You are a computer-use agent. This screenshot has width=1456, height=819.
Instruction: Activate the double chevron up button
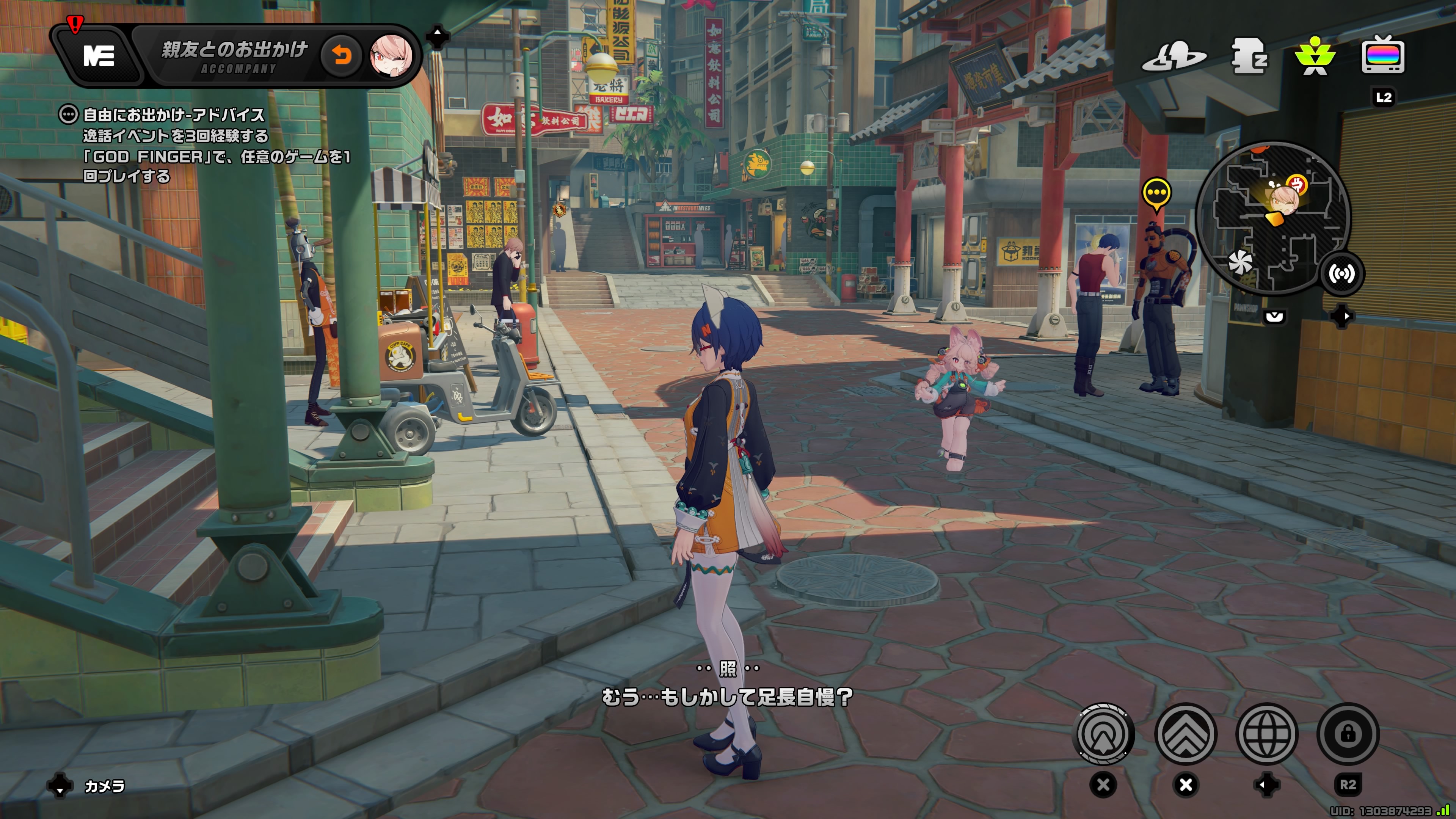click(1186, 734)
